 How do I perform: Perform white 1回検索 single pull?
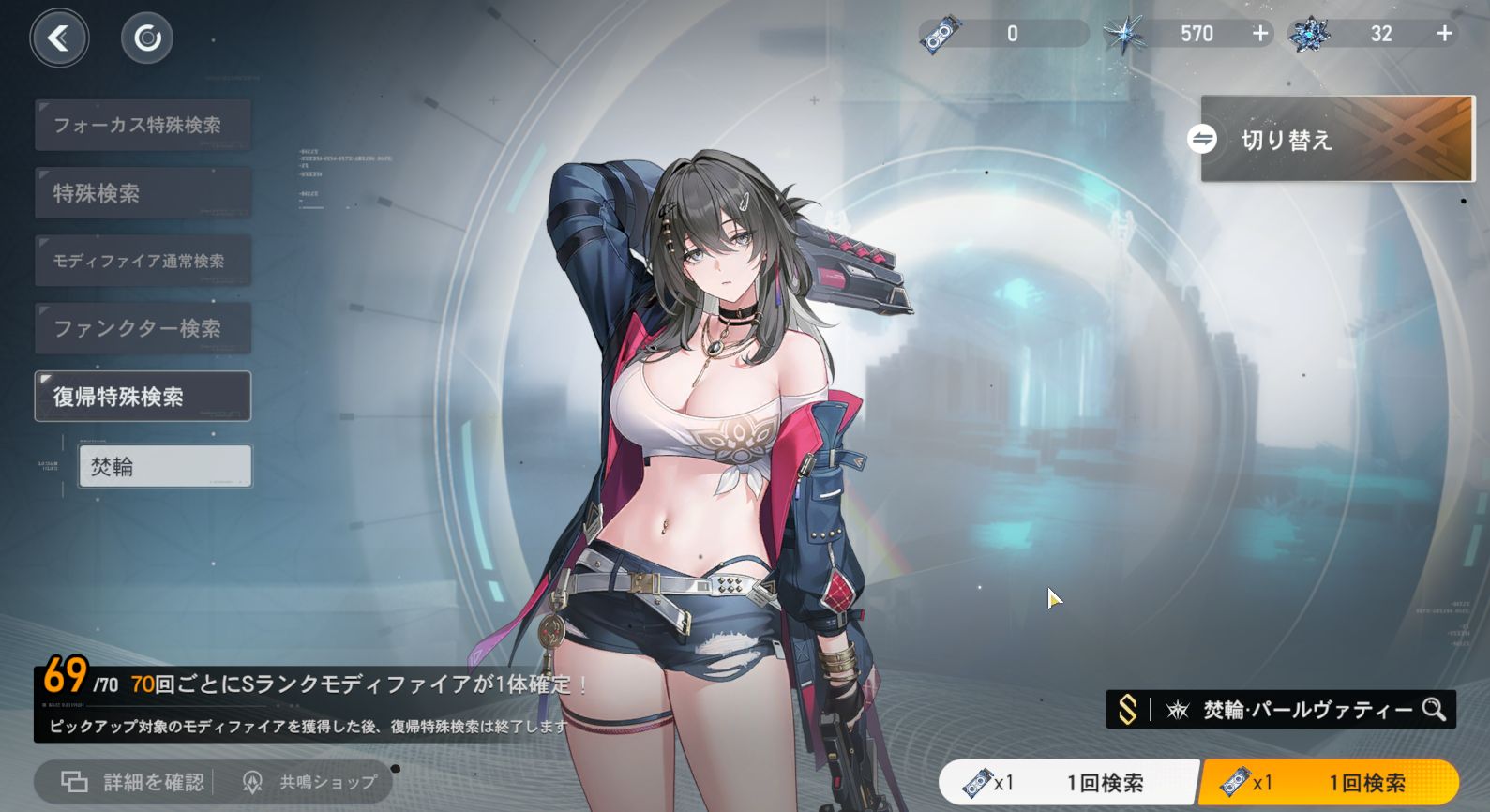(x=1069, y=782)
